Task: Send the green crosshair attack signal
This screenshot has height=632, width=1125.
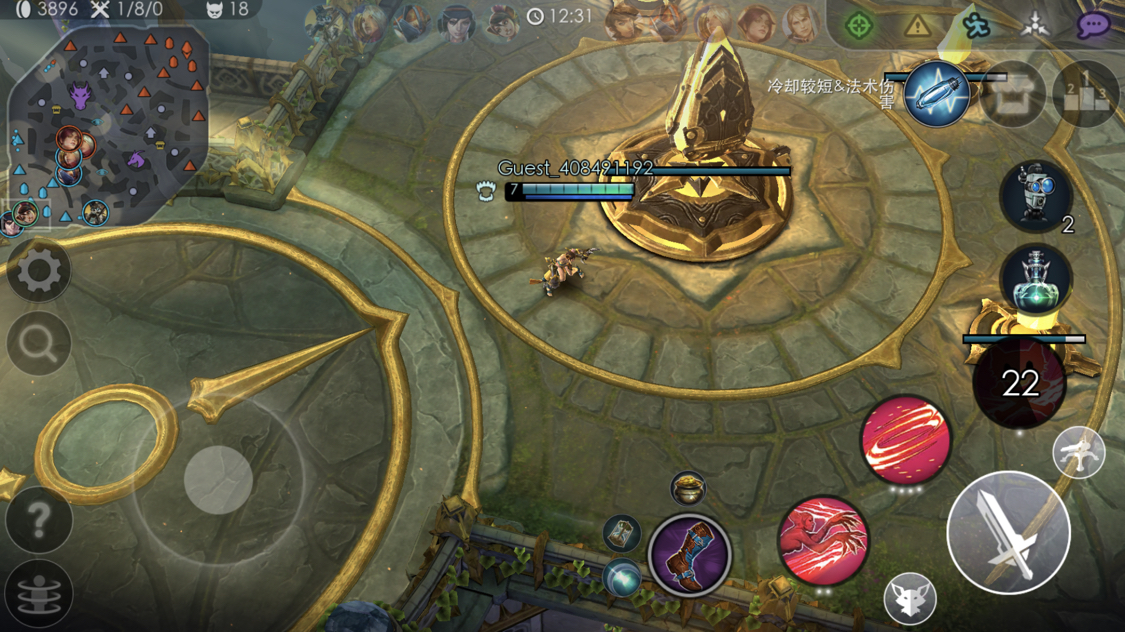Action: (x=858, y=25)
